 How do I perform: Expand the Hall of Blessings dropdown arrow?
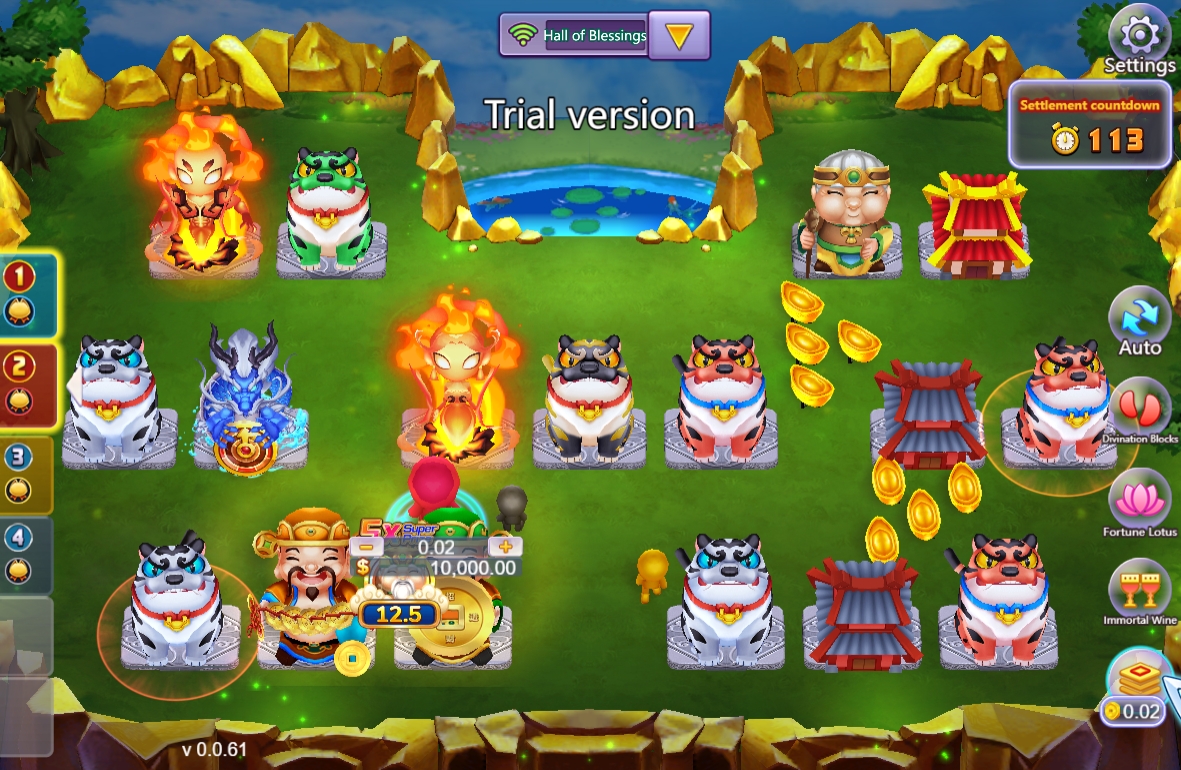tap(679, 36)
